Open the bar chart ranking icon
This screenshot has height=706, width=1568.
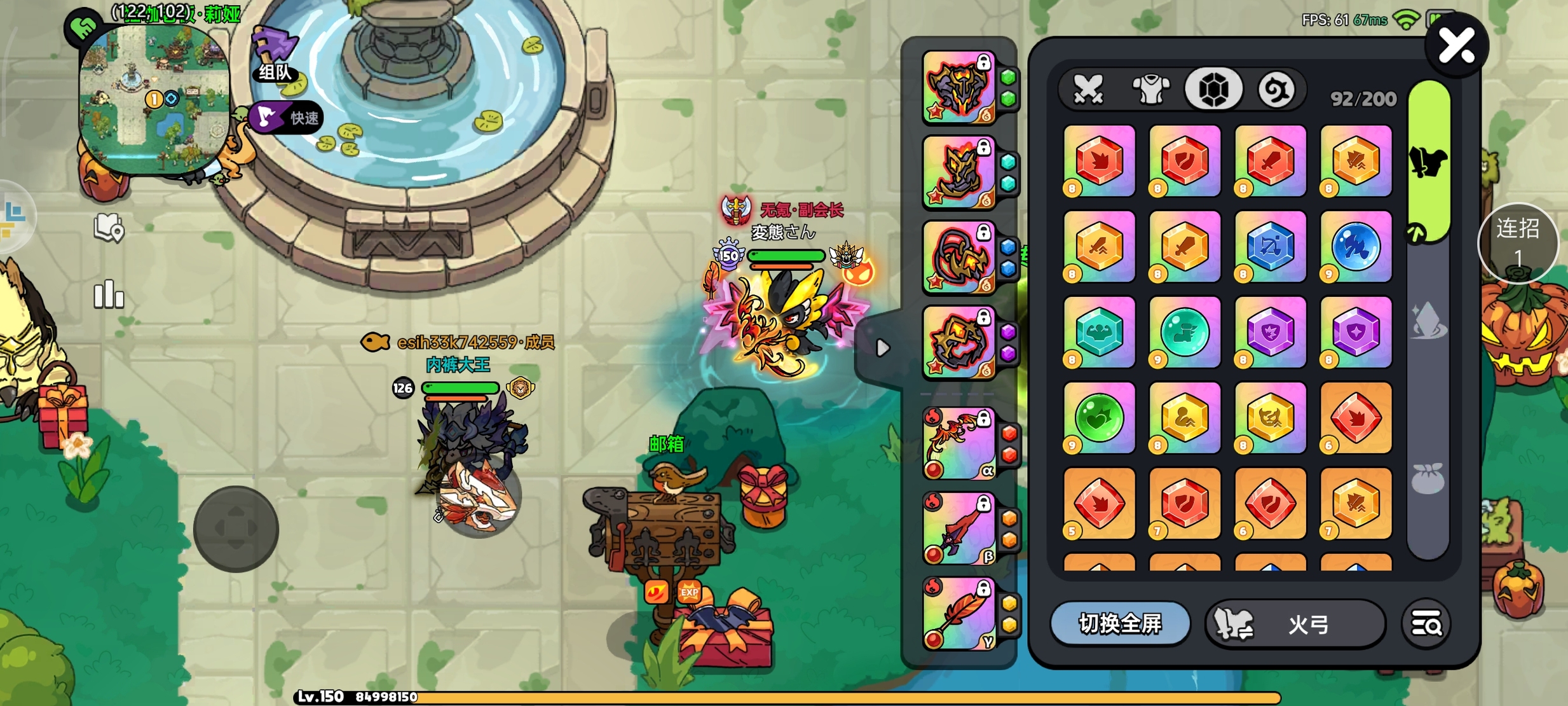[109, 294]
